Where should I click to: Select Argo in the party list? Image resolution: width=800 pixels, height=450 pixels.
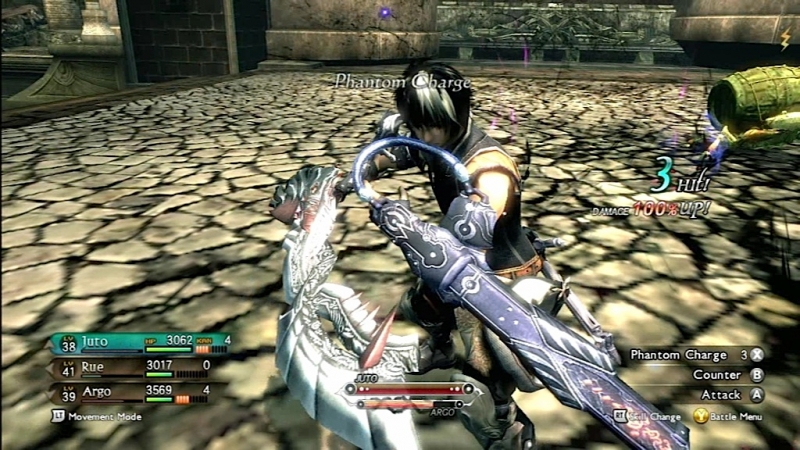tap(96, 390)
